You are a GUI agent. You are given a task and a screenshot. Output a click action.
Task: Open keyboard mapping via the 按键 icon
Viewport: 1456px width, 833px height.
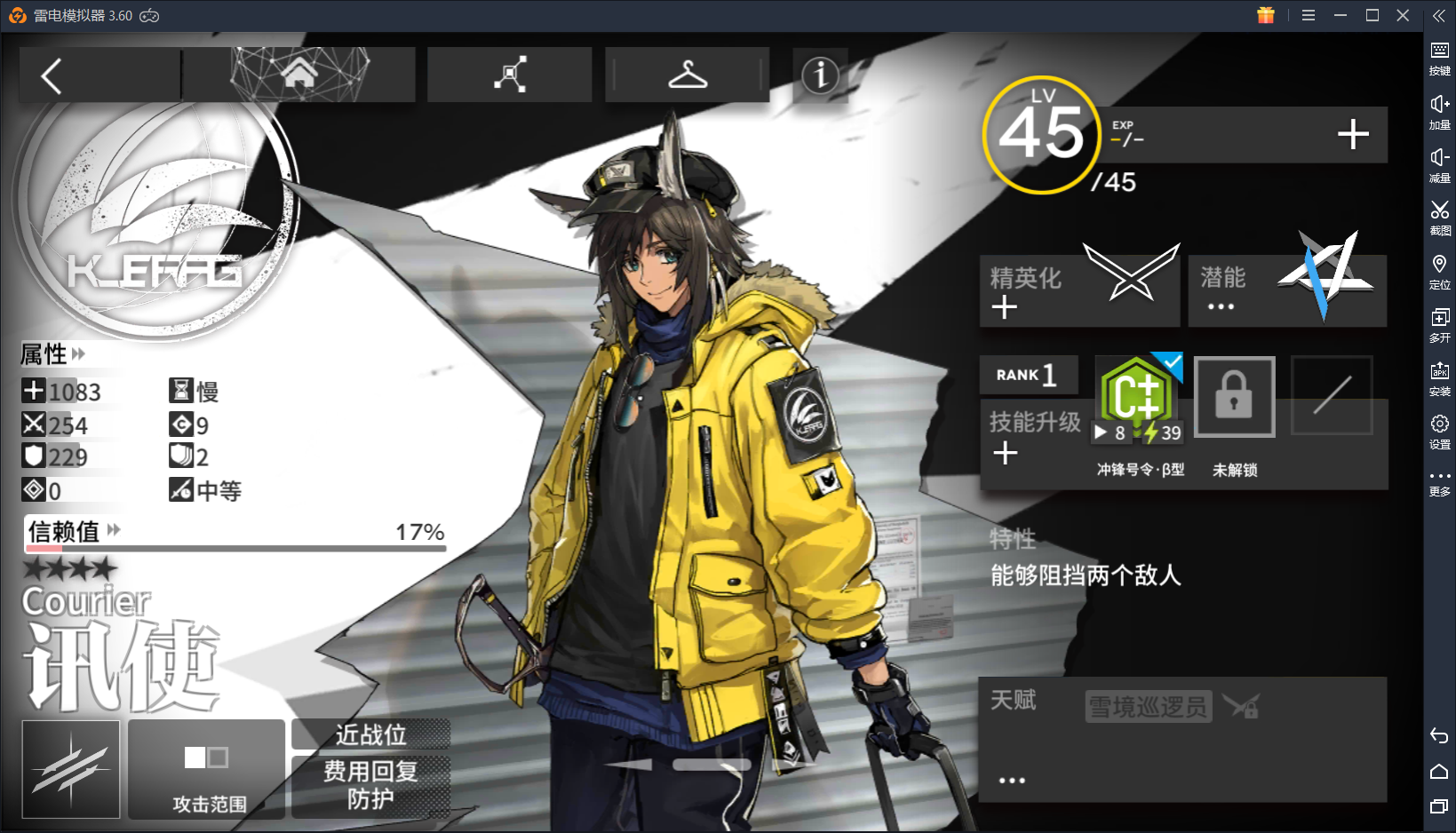point(1439,57)
